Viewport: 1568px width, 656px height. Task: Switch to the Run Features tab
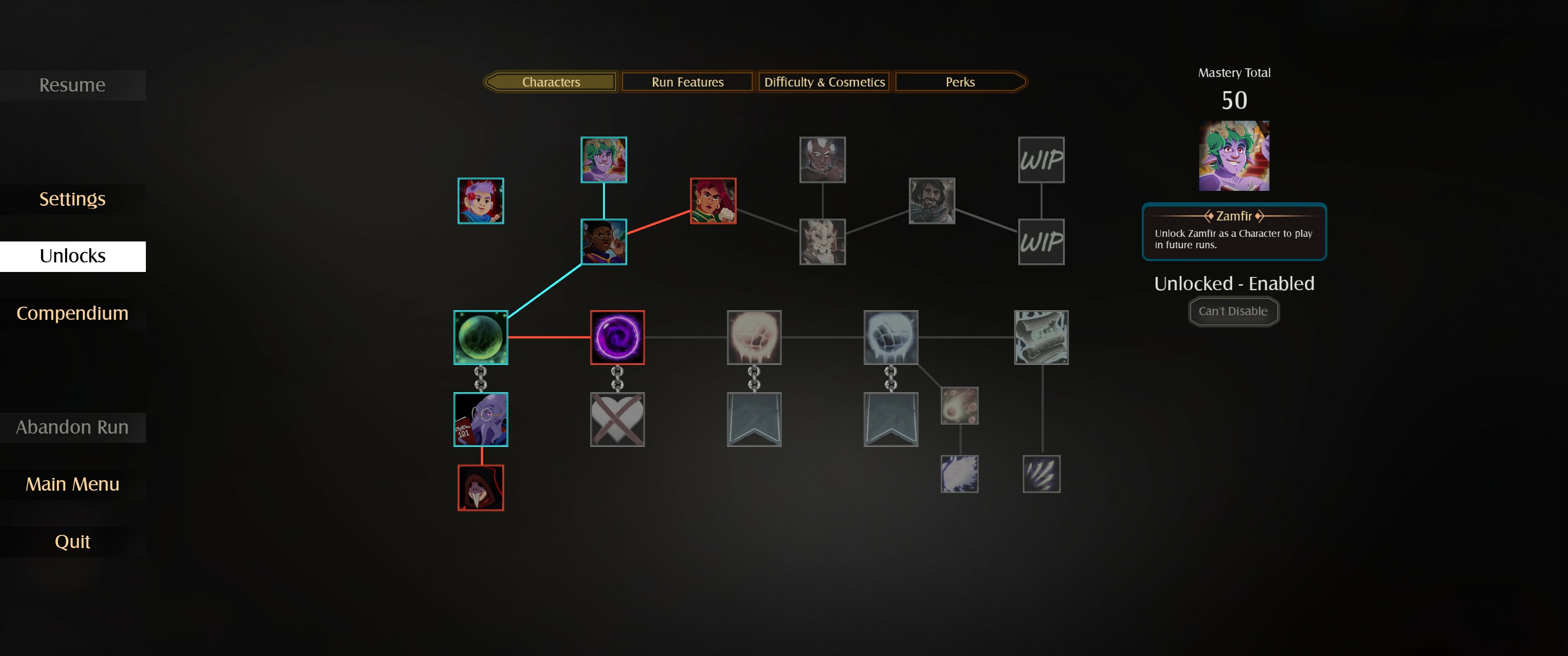point(686,82)
